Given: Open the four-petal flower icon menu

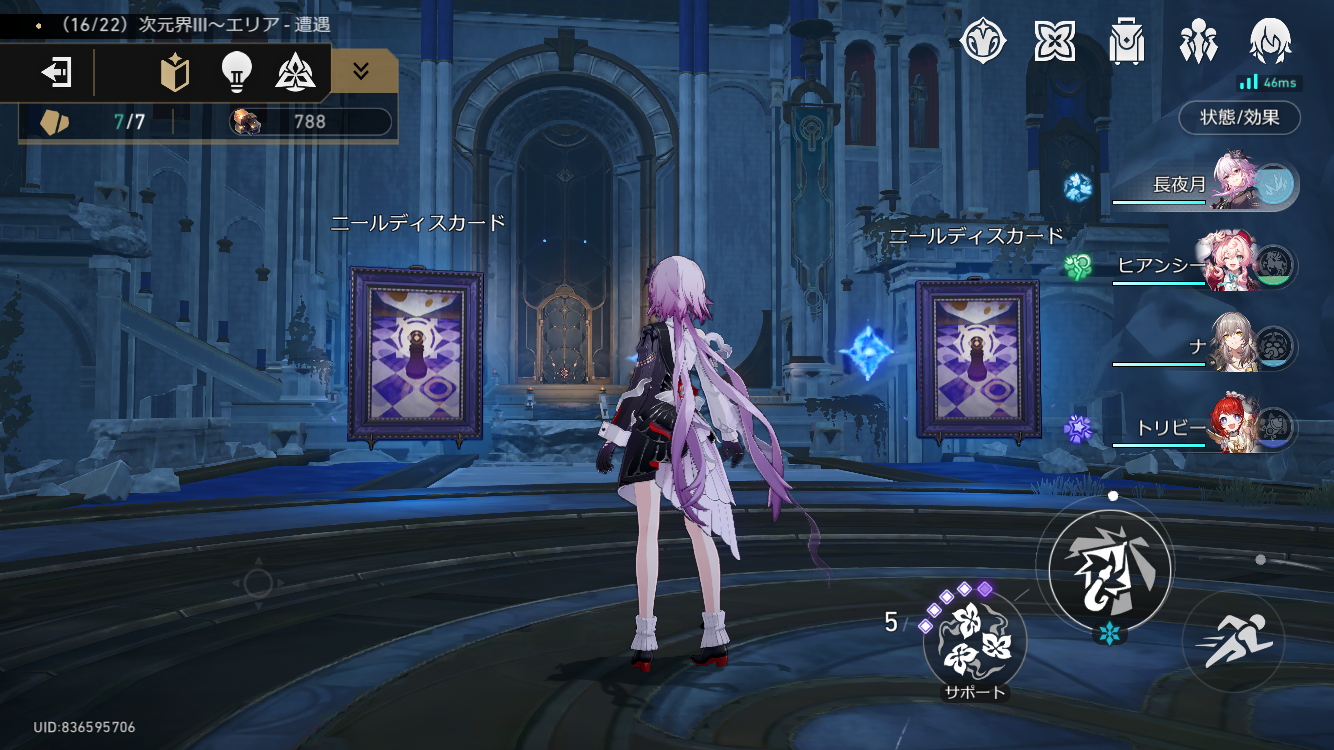Looking at the screenshot, I should 1054,41.
